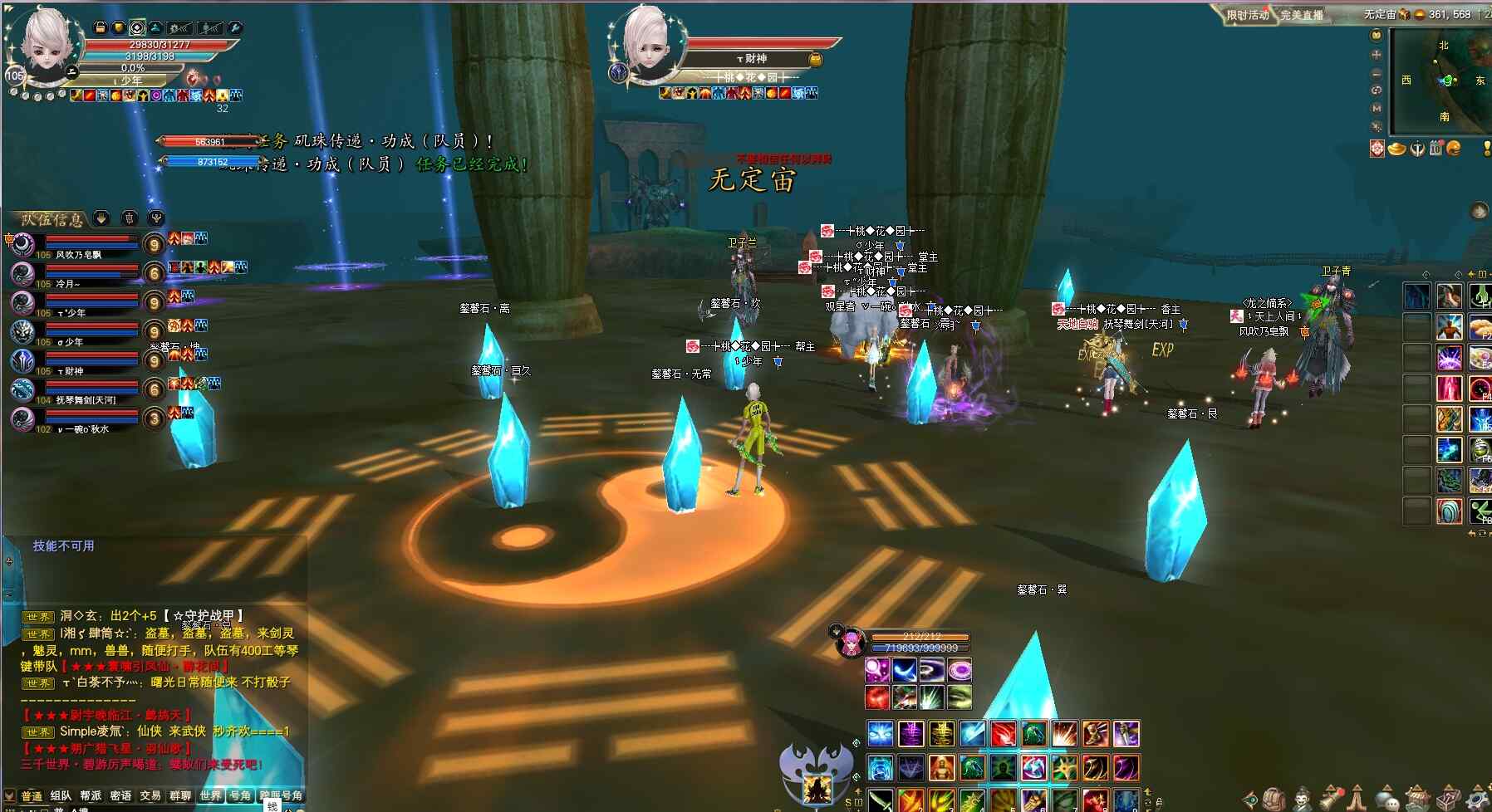The width and height of the screenshot is (1492, 812).
Task: Switch chat to the 组队 team channel
Action: pos(61,795)
